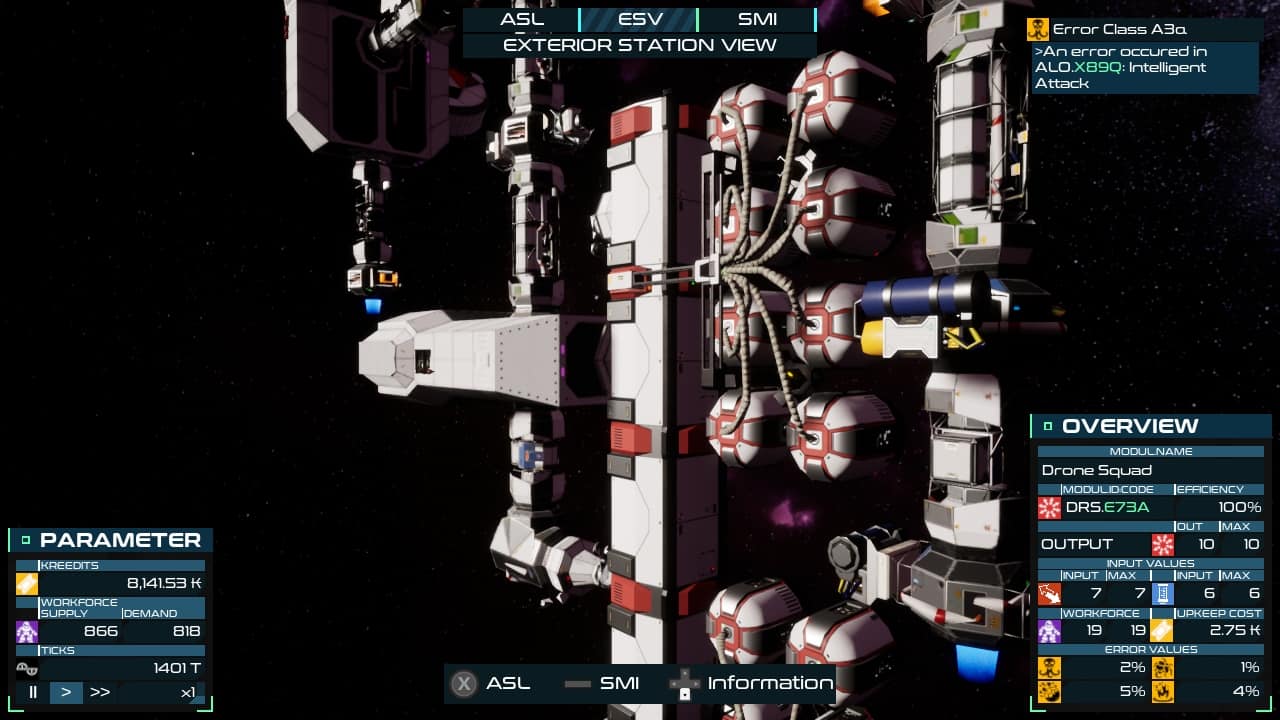Image resolution: width=1280 pixels, height=720 pixels.
Task: Select the purple workforce icon in Parameter
Action: [27, 631]
